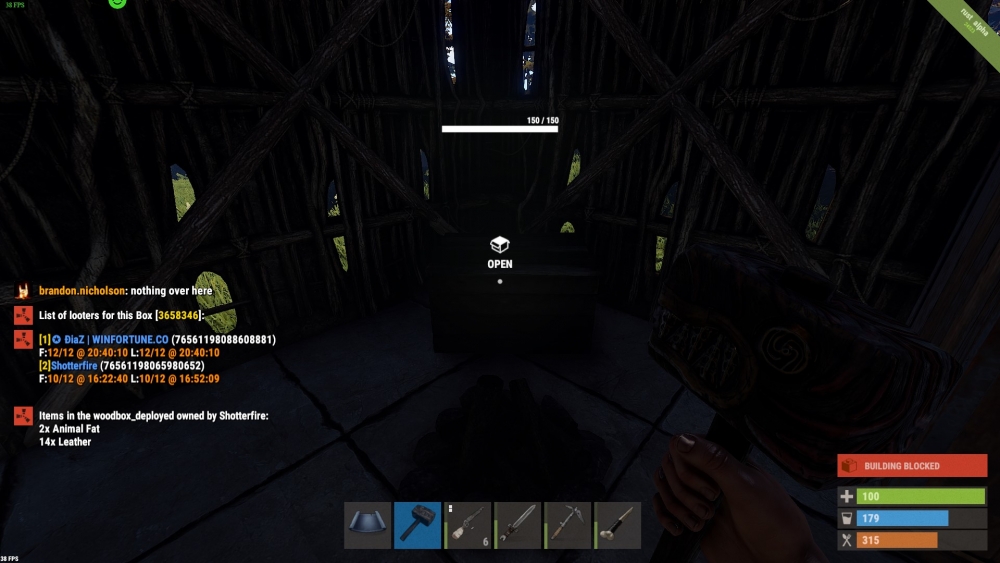Choose the pickaxe hotbar slot

(x=567, y=525)
